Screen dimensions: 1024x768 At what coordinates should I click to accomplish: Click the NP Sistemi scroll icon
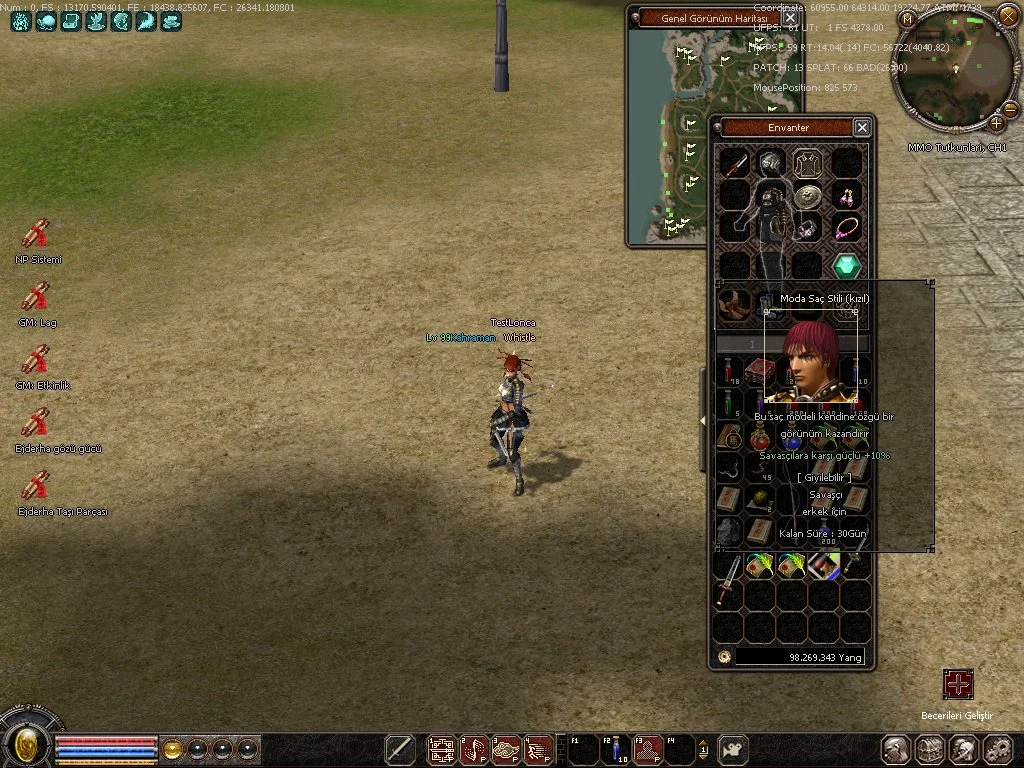[x=36, y=234]
